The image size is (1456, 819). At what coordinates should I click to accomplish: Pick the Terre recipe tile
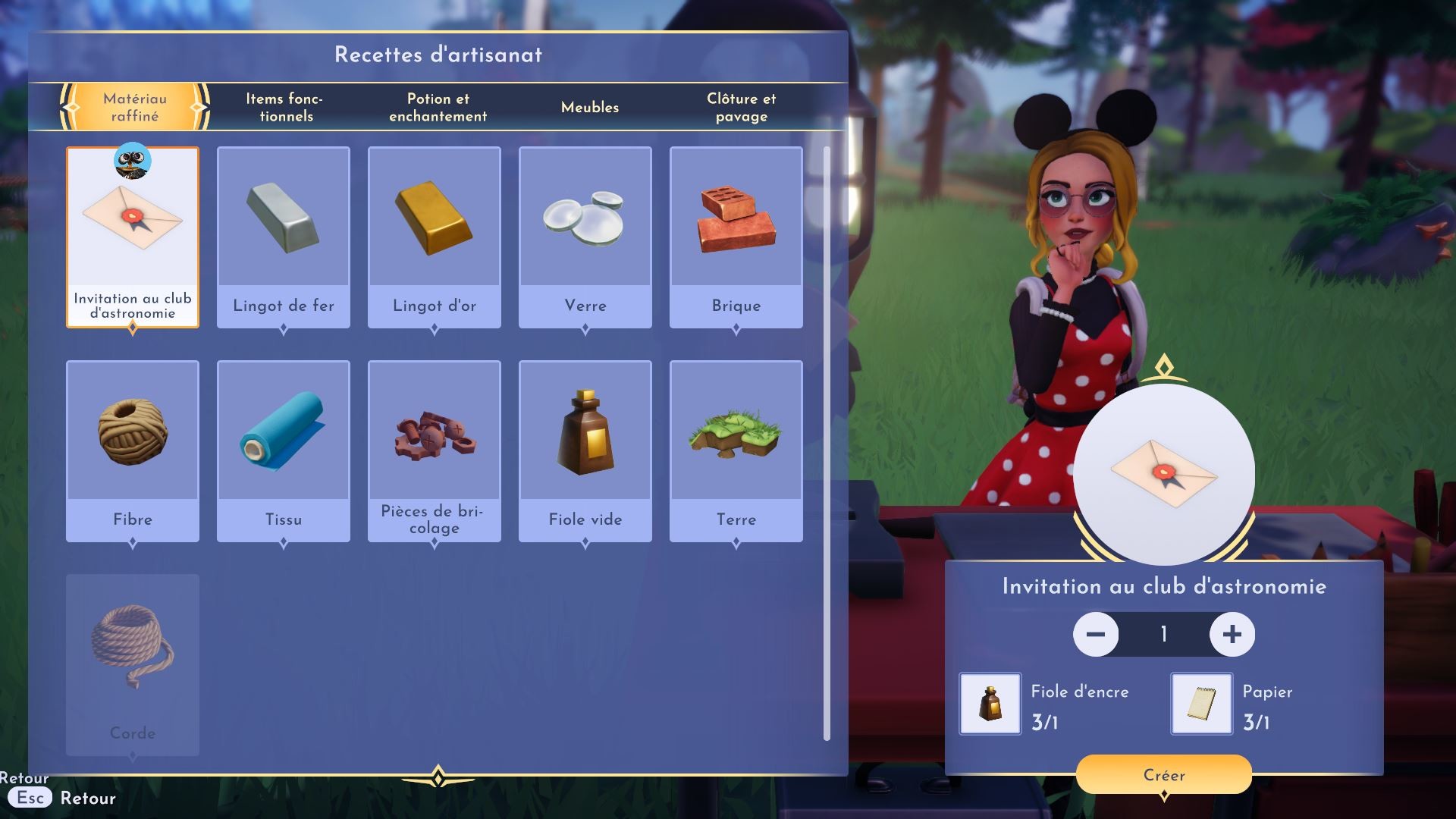pos(736,450)
